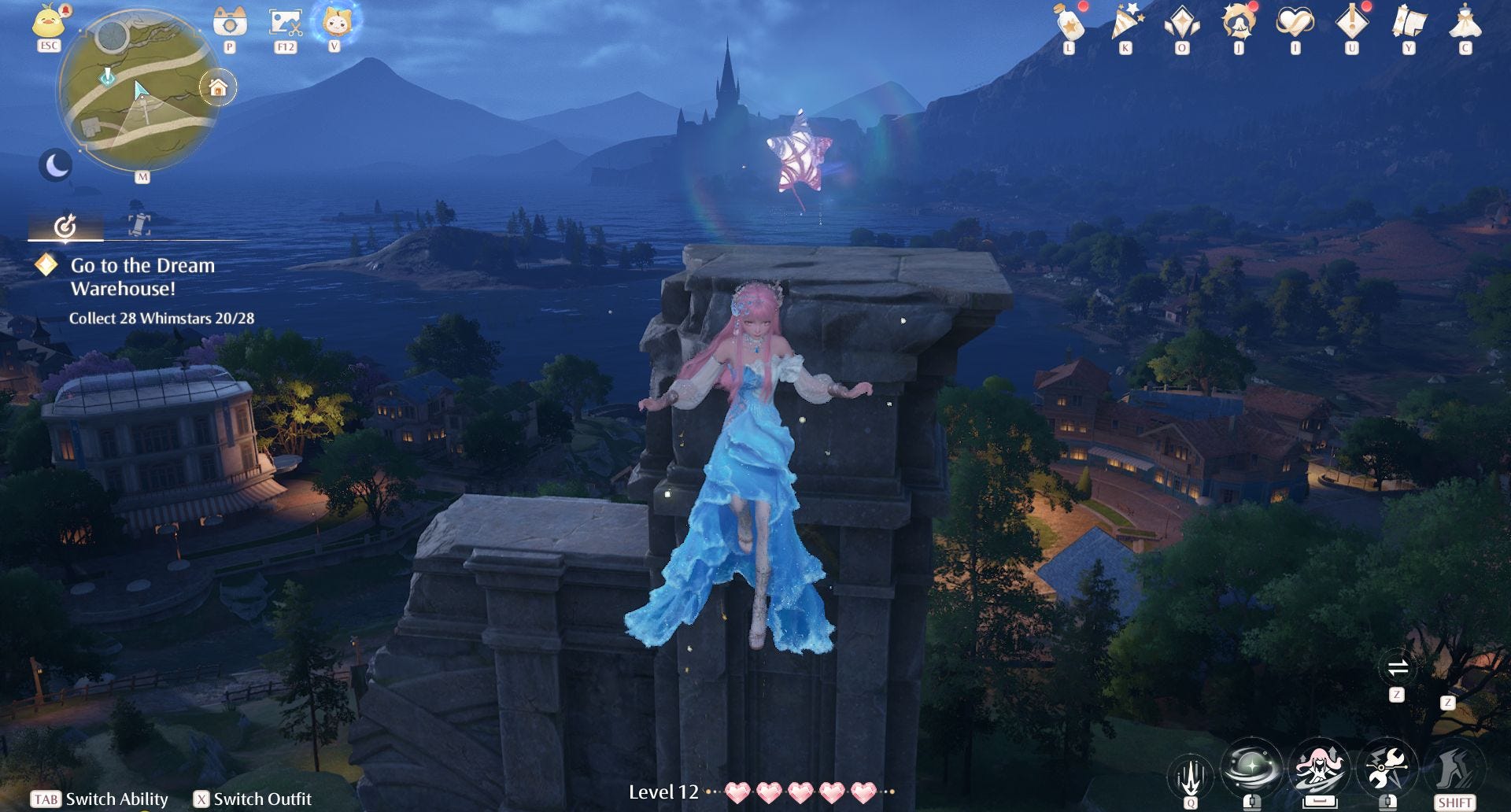The width and height of the screenshot is (1511, 812).
Task: Switch to the target quest tracking tab
Action: point(65,227)
